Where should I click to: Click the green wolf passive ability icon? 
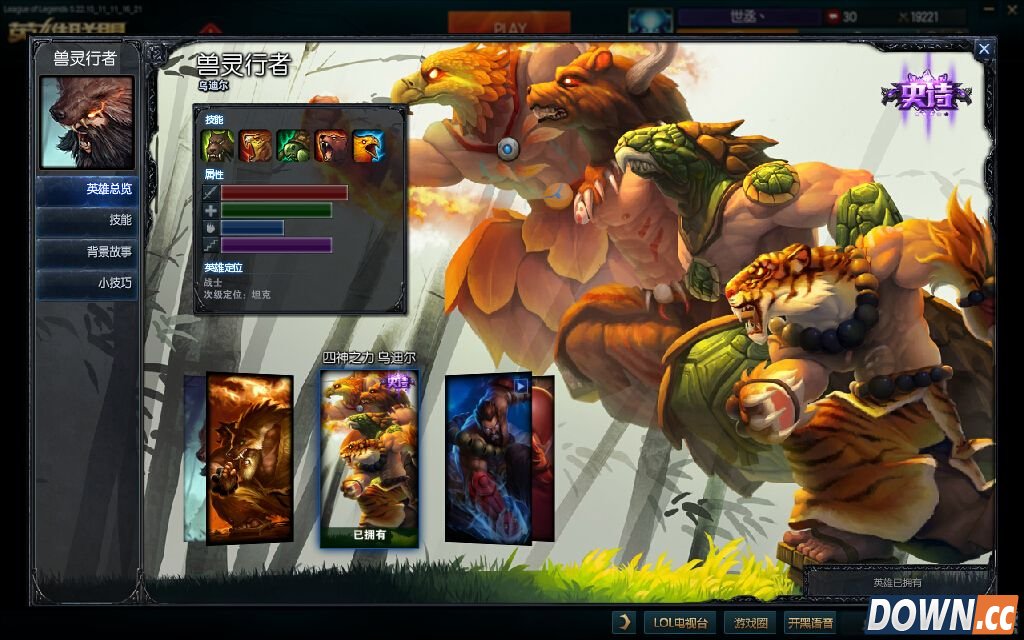click(x=218, y=146)
